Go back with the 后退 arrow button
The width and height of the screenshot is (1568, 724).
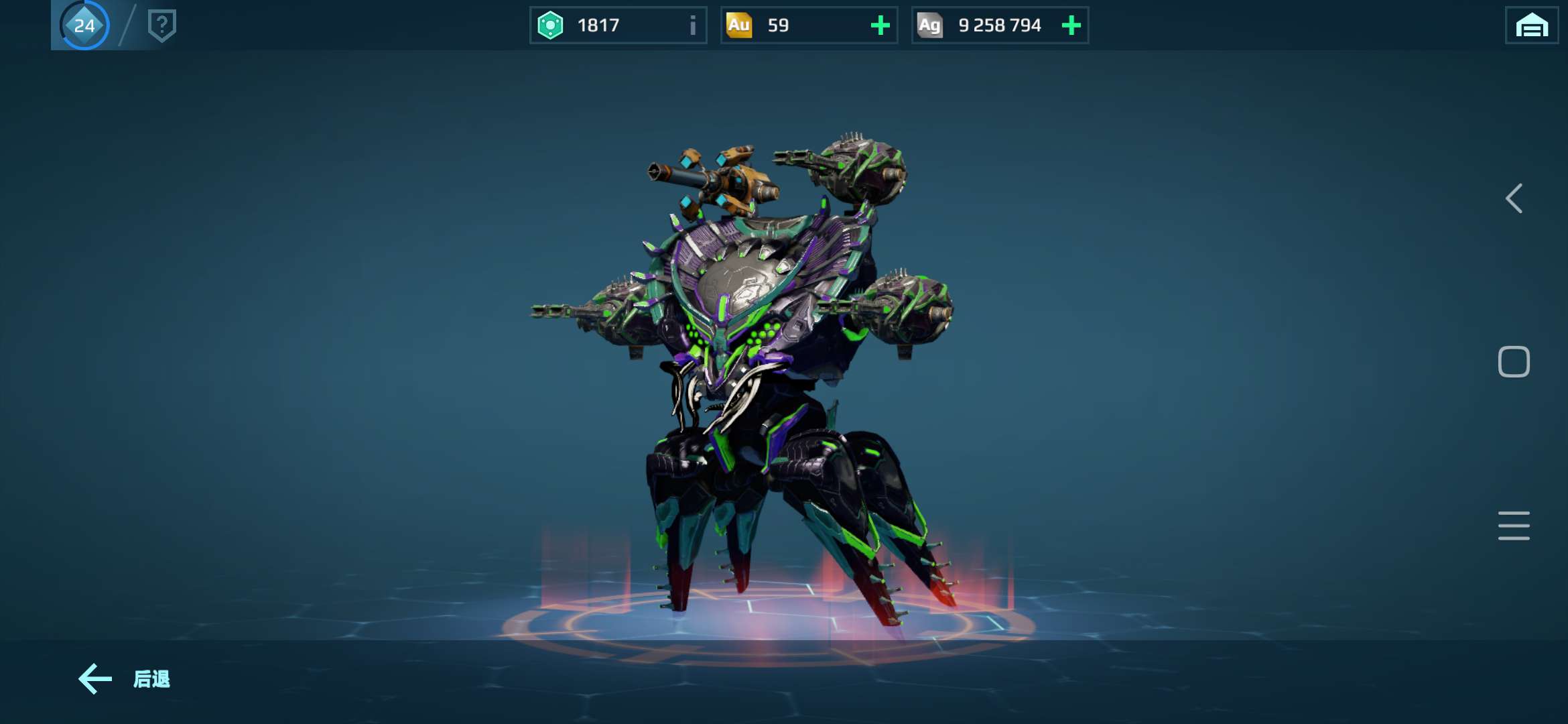123,679
